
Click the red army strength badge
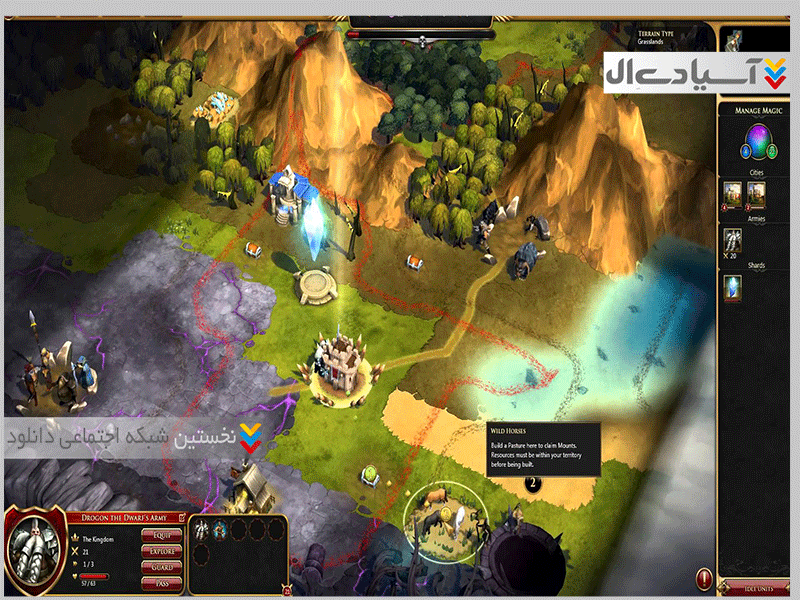pos(288,590)
